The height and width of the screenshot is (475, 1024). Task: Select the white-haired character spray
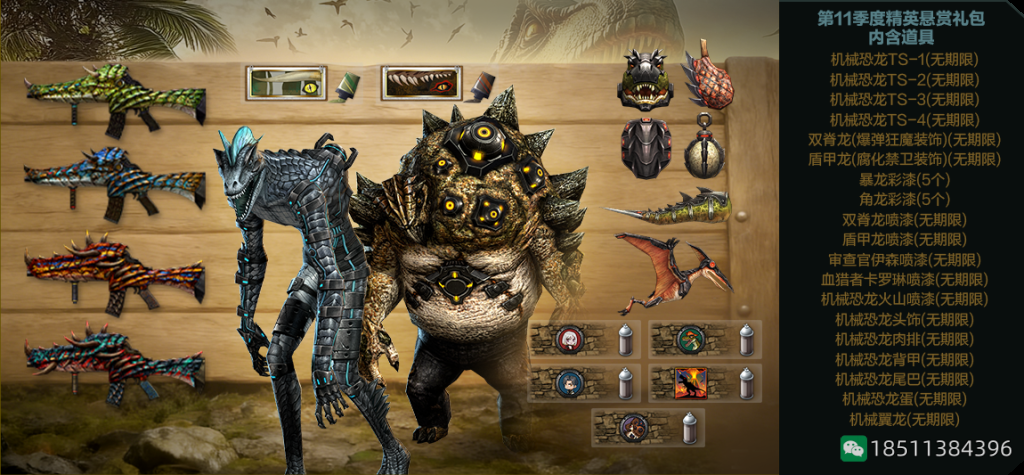click(571, 340)
